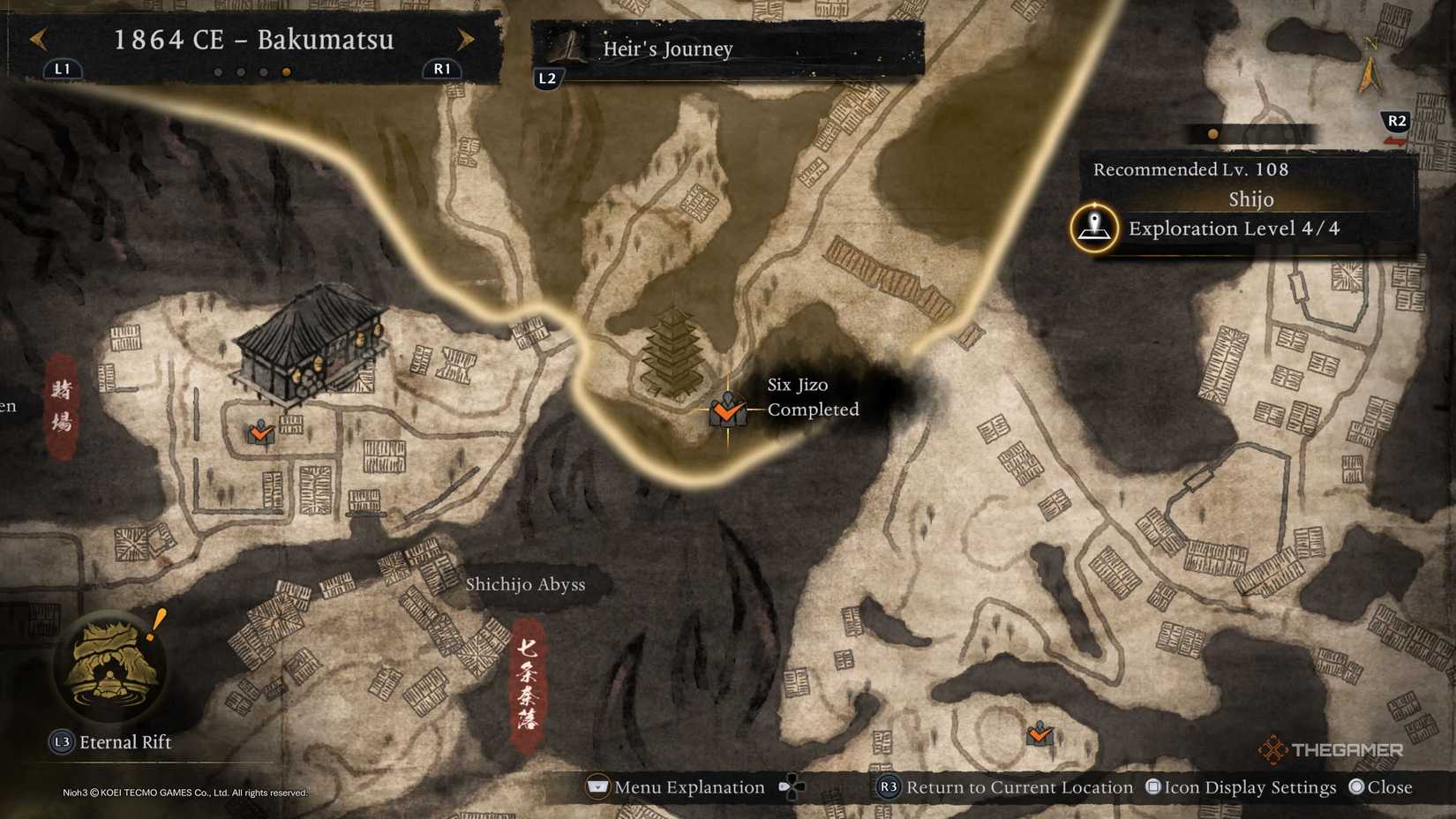The width and height of the screenshot is (1456, 819).
Task: Click the orange marker in the bottom right
Action: 1040,733
